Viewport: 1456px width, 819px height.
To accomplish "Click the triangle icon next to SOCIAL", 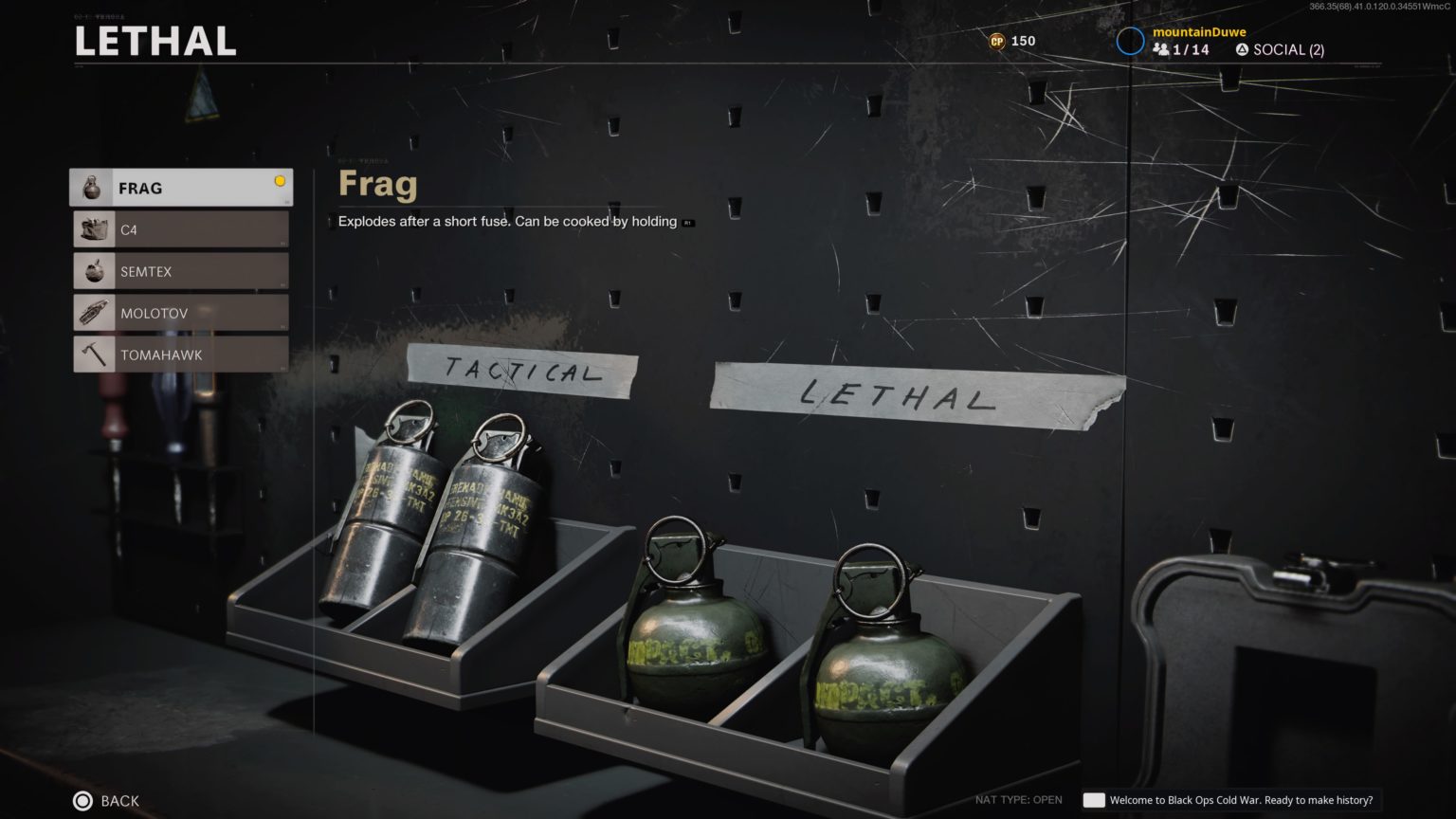I will pos(1241,48).
